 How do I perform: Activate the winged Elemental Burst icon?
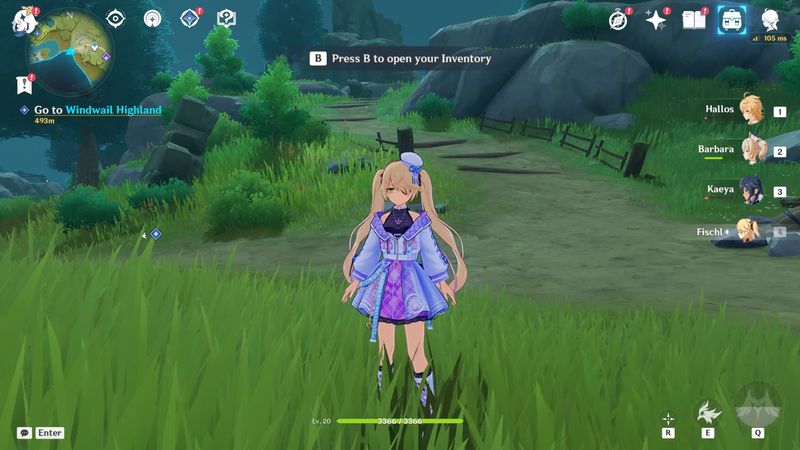click(x=757, y=405)
